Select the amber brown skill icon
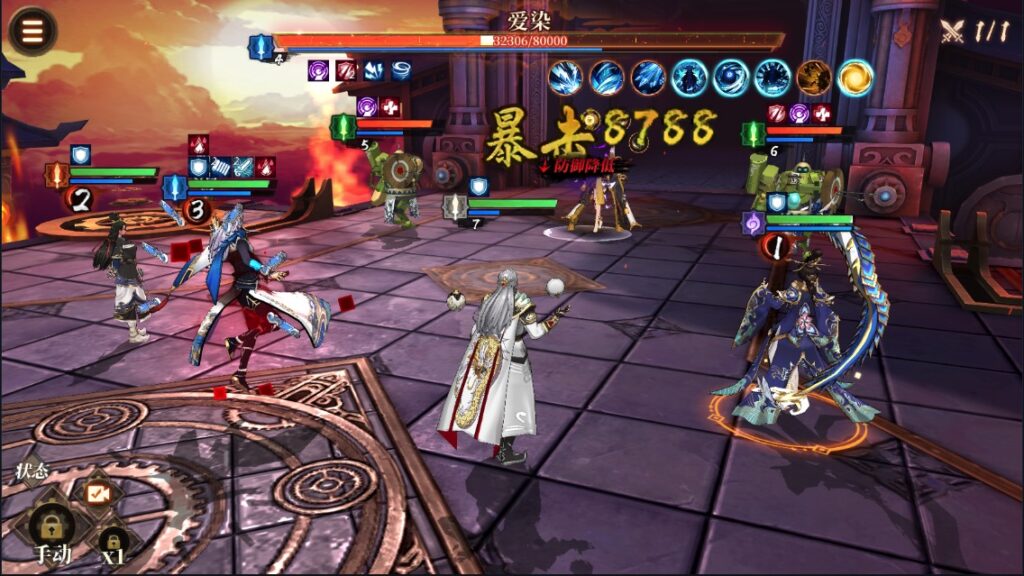 (x=813, y=78)
